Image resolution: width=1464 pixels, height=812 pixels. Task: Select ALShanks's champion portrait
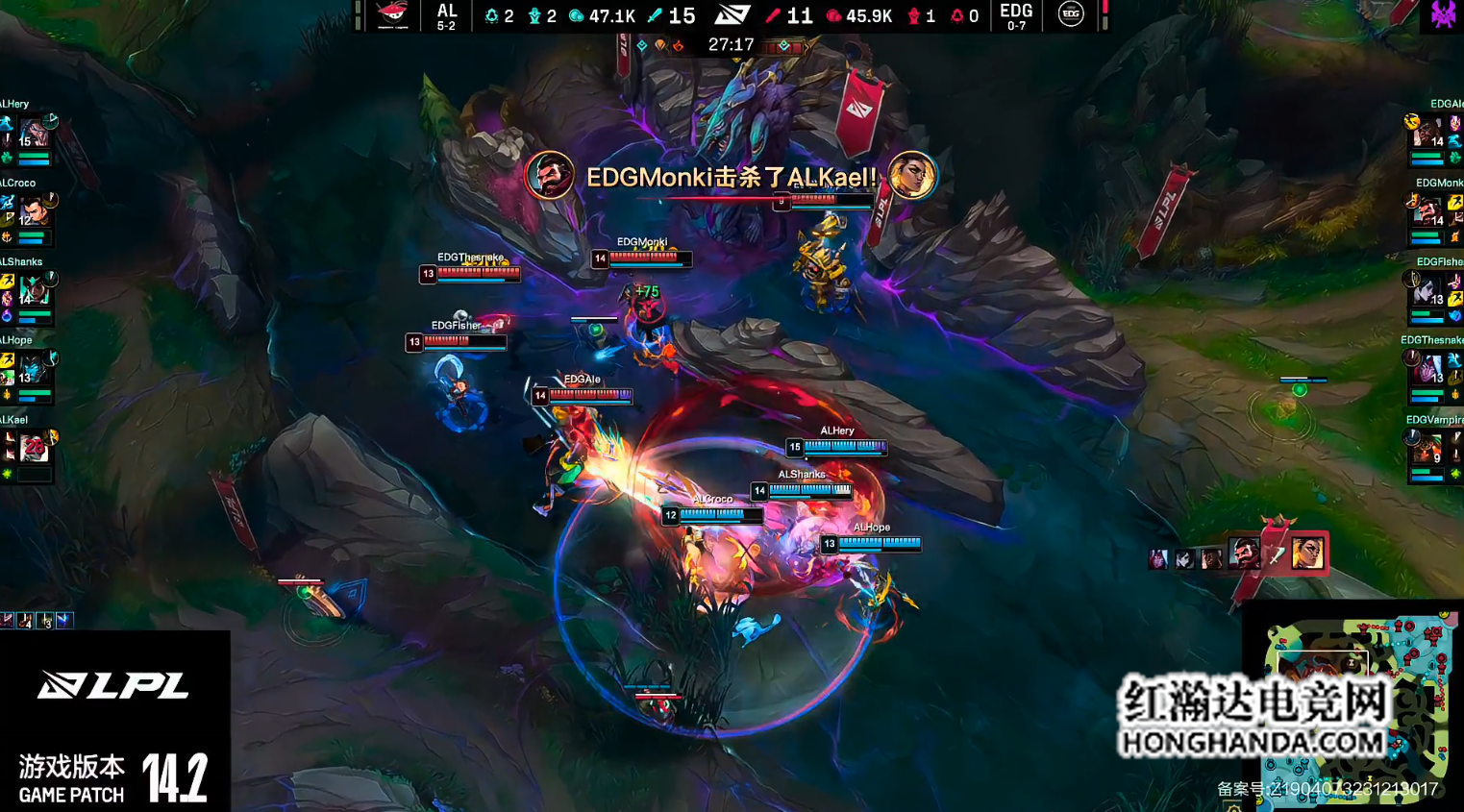(x=34, y=289)
